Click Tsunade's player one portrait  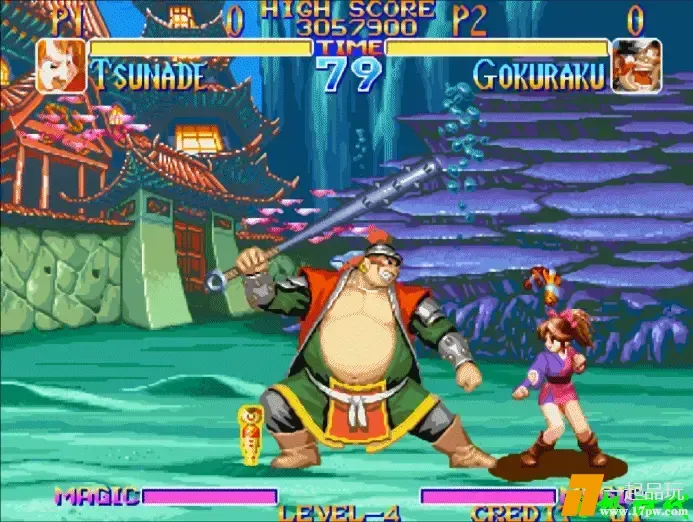61,65
